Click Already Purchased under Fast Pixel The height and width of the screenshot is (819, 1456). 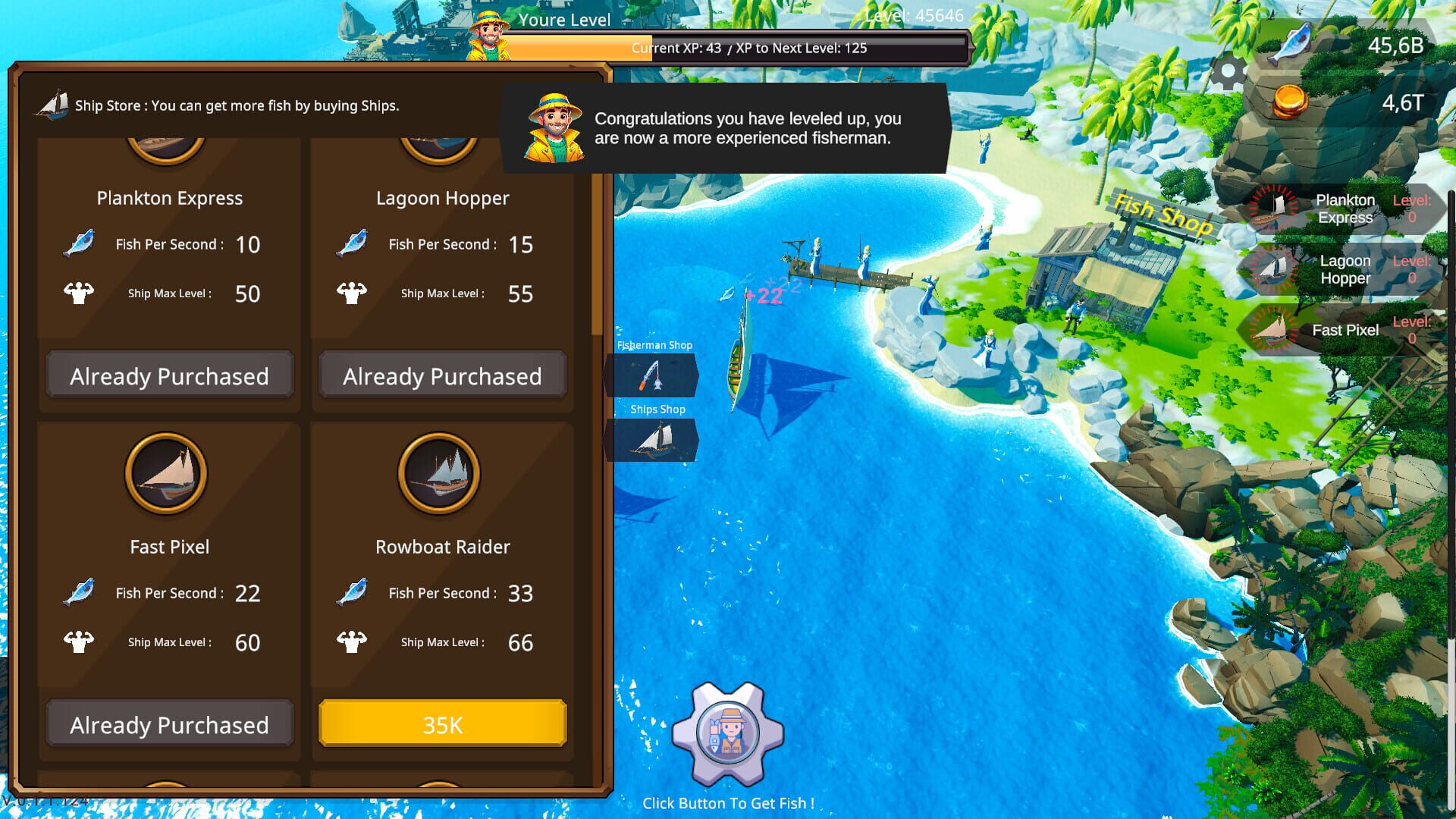[x=168, y=723]
